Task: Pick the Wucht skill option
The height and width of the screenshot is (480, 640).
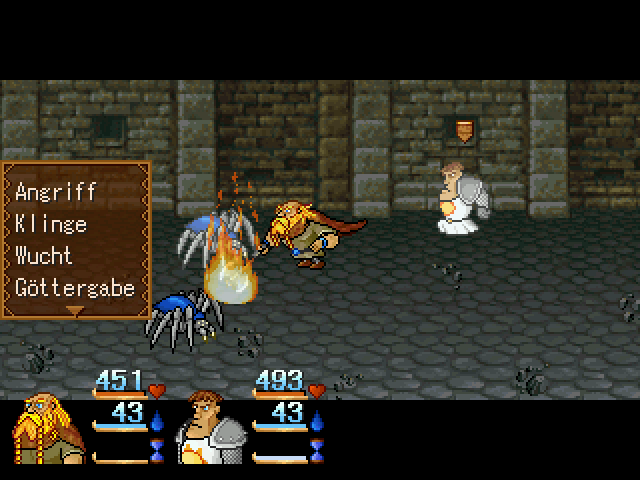Action: 46,256
